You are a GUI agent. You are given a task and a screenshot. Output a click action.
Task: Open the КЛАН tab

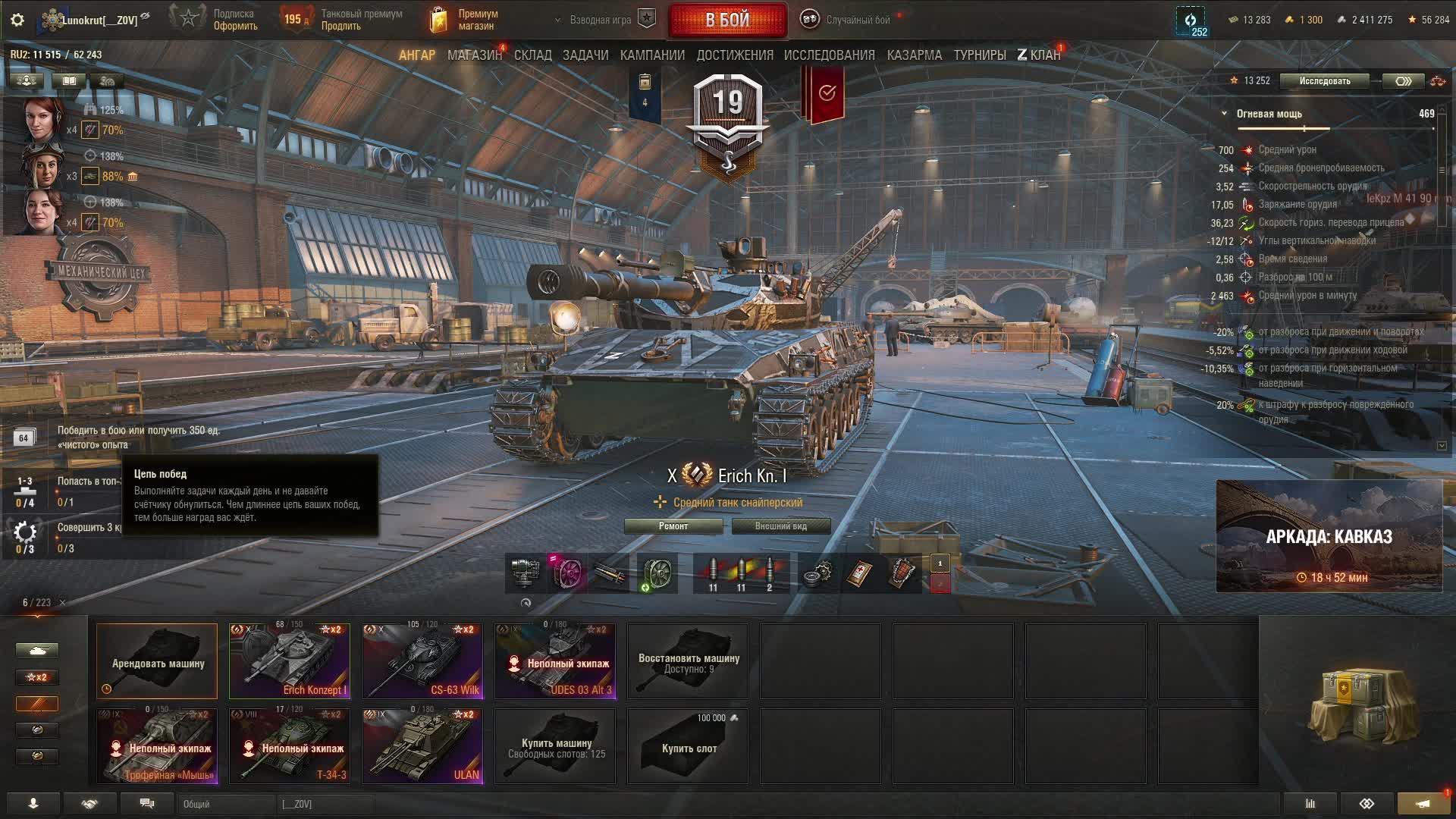[x=1039, y=55]
